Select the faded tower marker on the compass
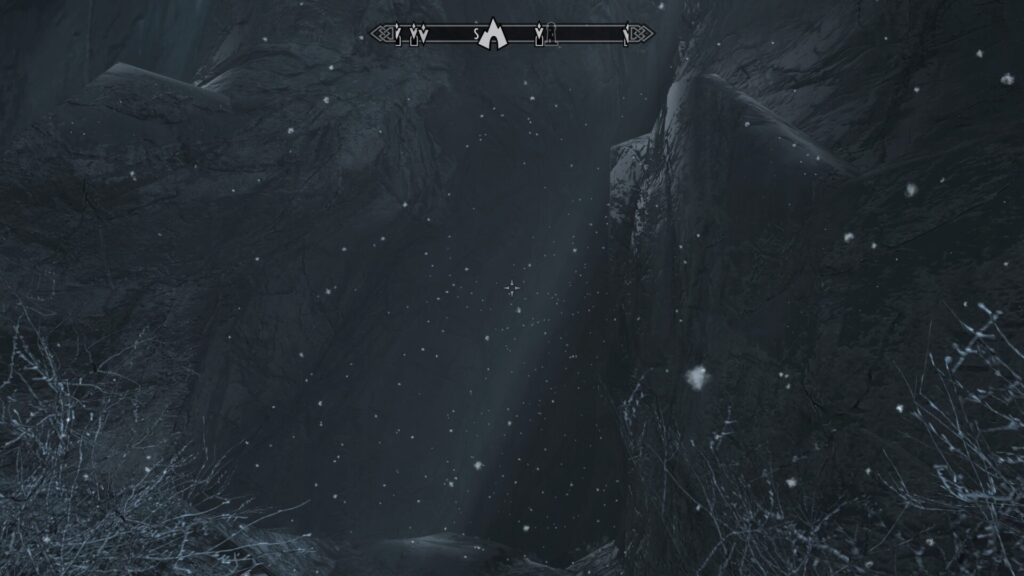The height and width of the screenshot is (576, 1024). 551,36
